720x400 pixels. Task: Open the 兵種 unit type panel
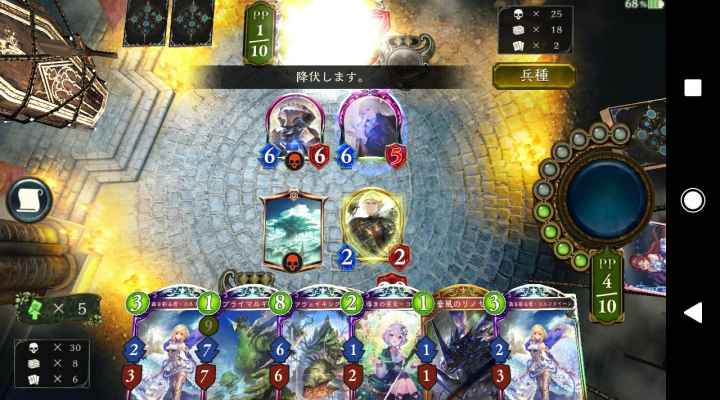click(533, 76)
